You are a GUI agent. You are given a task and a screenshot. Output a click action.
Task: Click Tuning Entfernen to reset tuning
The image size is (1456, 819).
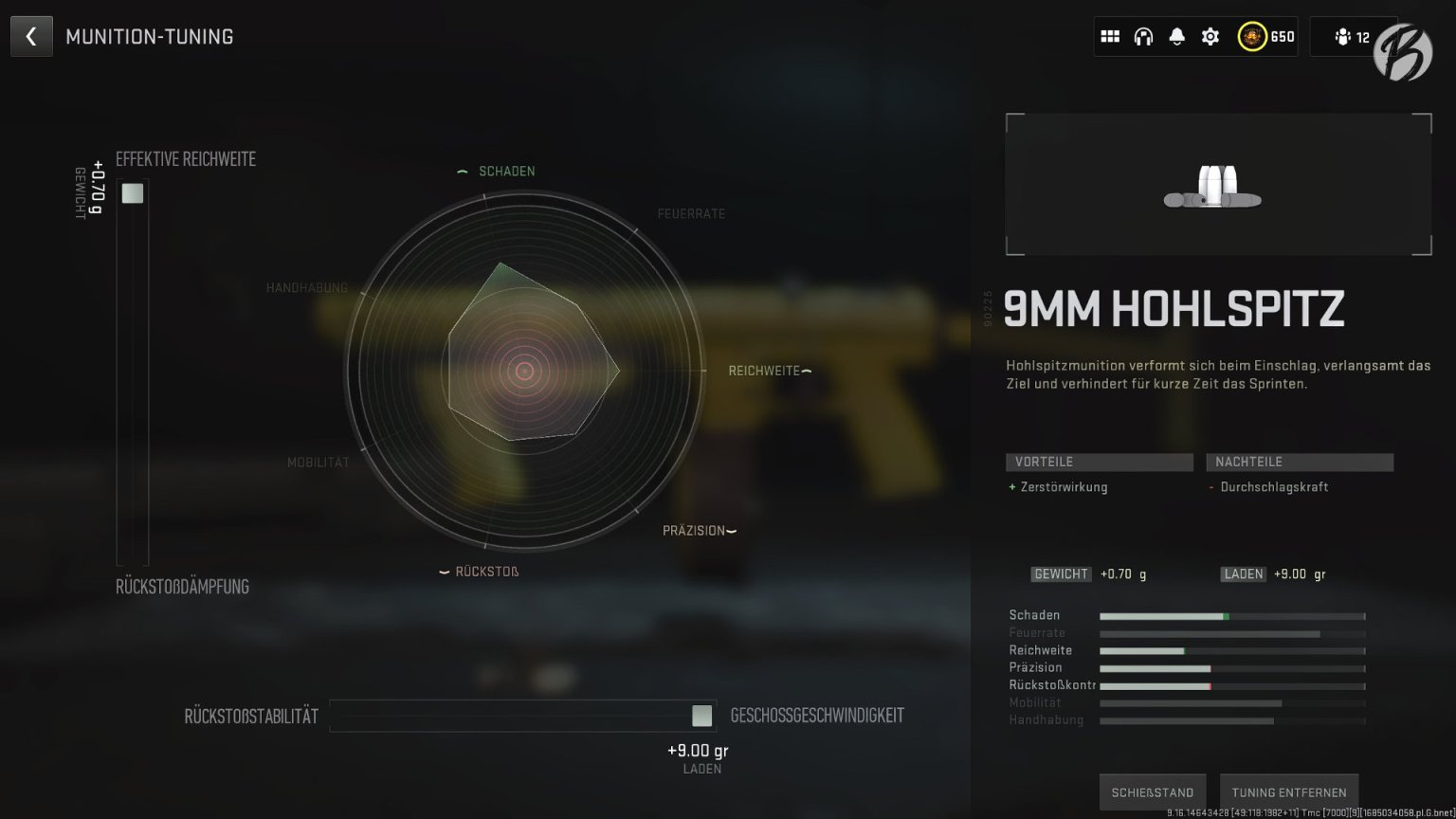click(1289, 792)
